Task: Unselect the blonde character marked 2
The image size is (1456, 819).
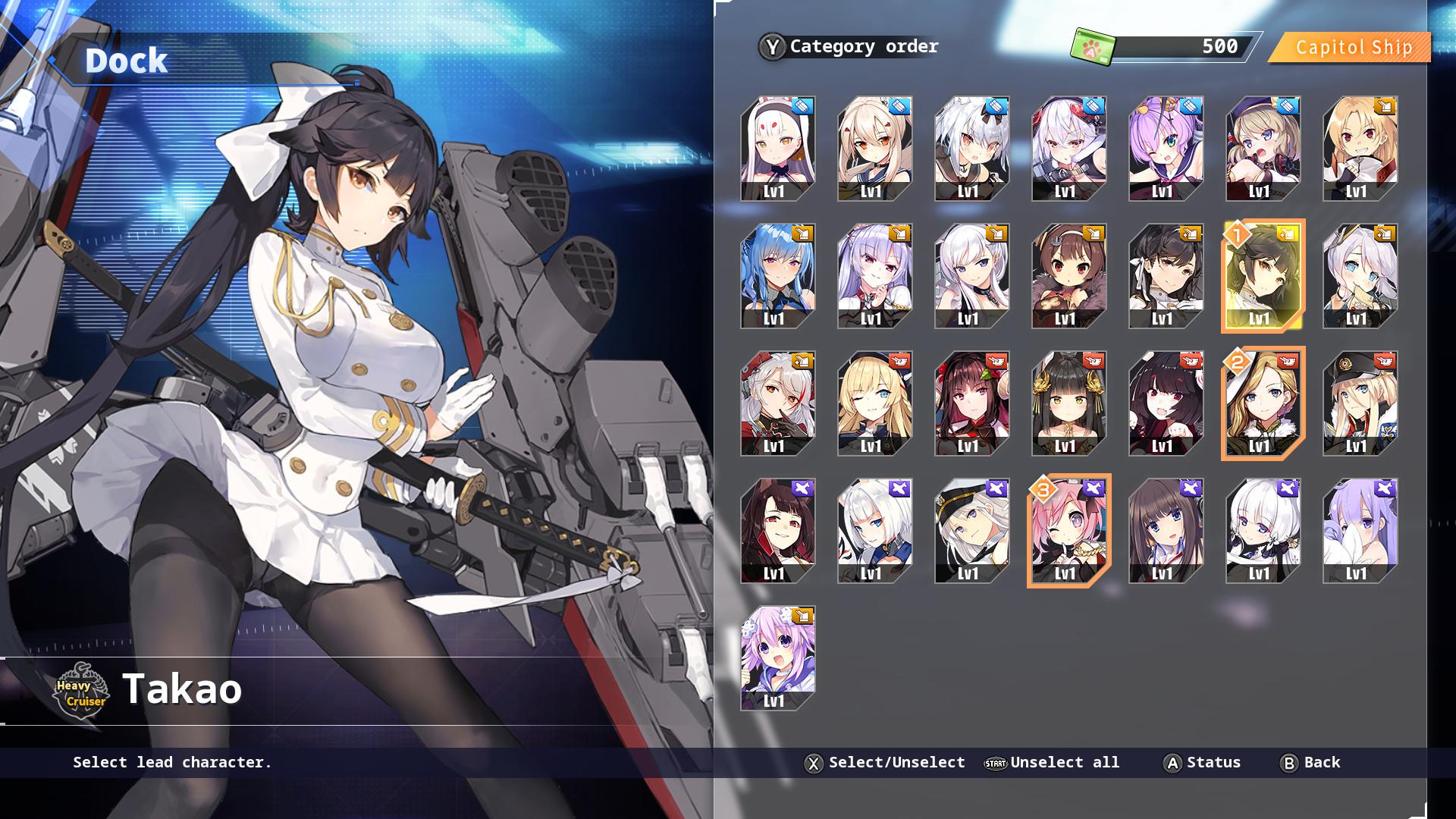Action: point(1261,404)
